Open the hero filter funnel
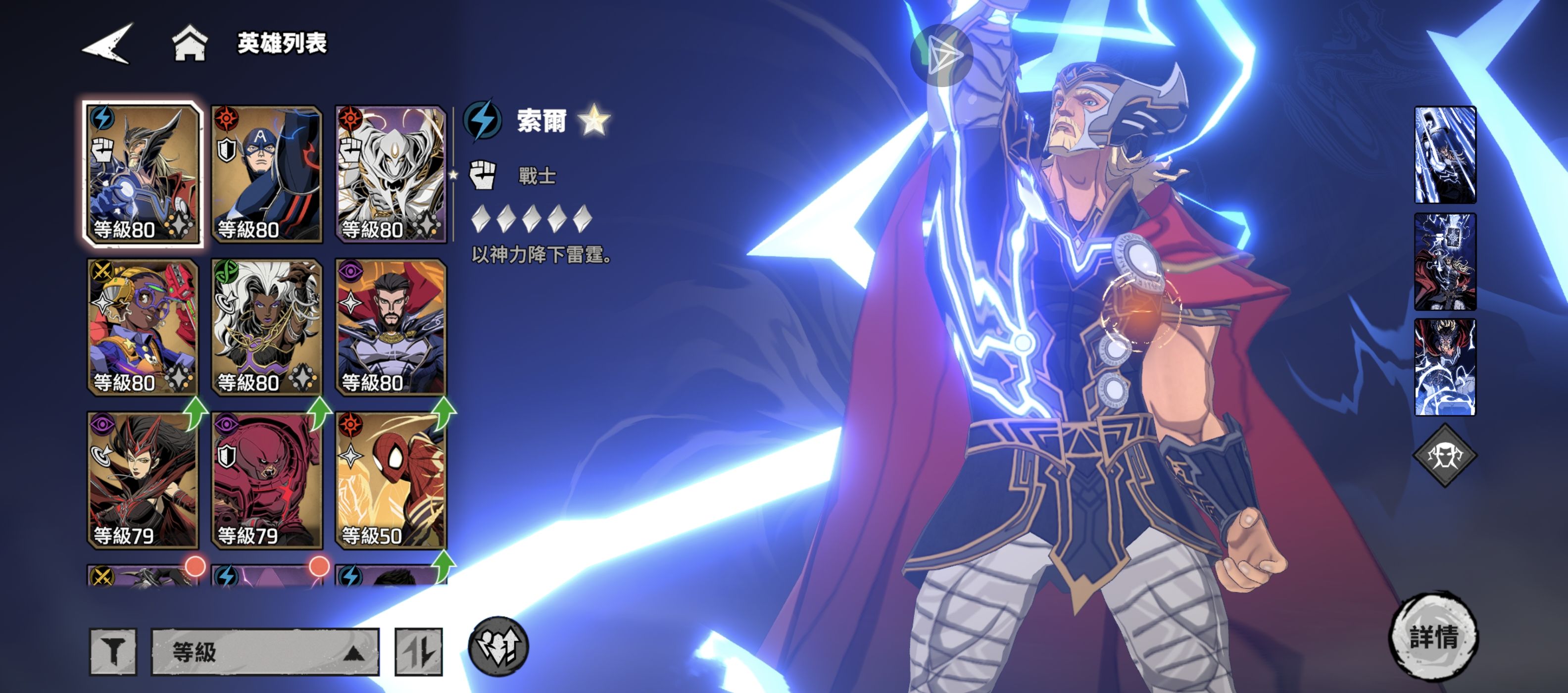 coord(113,651)
